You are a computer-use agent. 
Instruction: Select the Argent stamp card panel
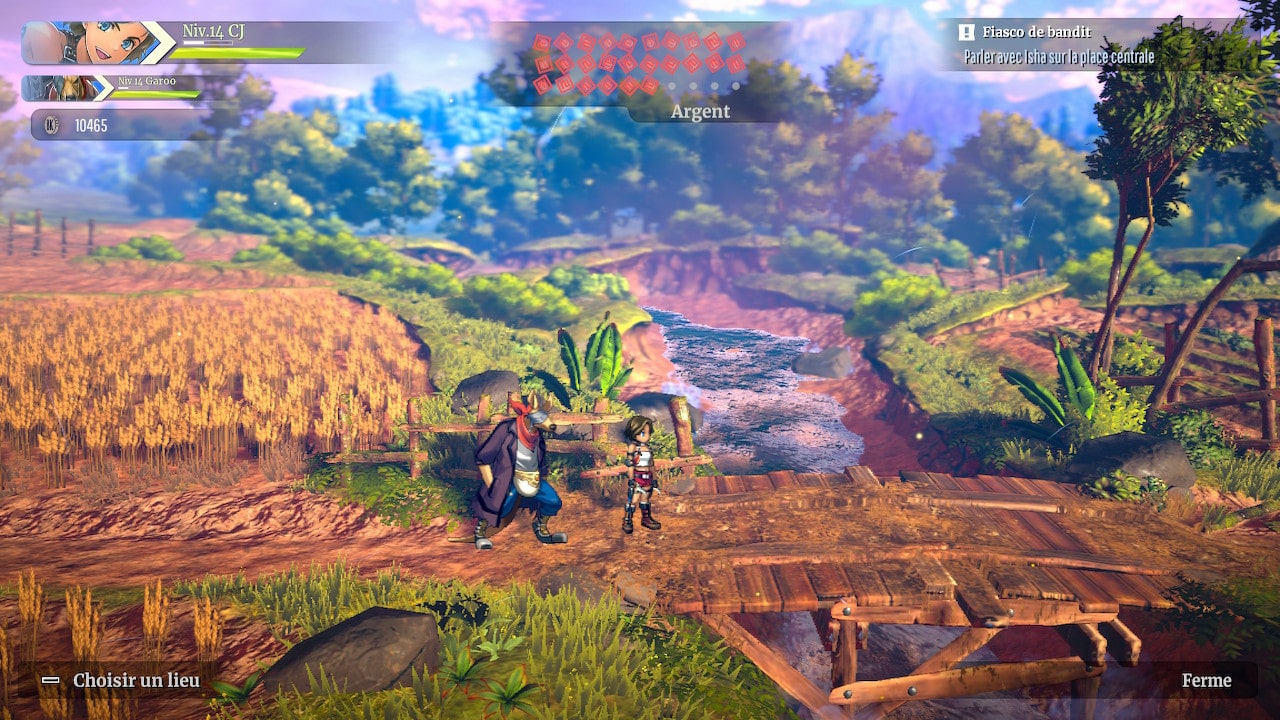click(640, 70)
